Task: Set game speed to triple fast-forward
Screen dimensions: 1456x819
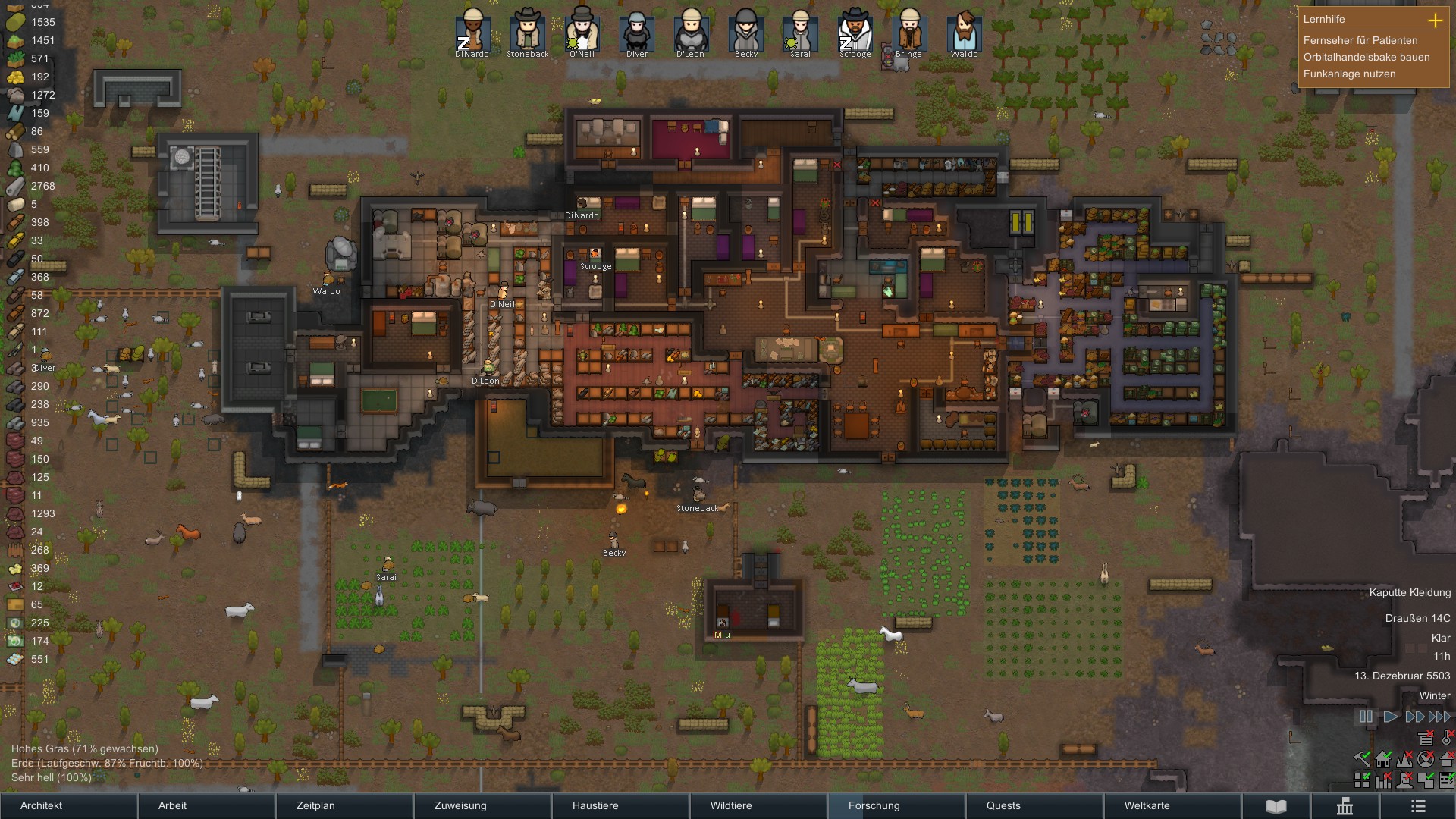Action: [1439, 717]
